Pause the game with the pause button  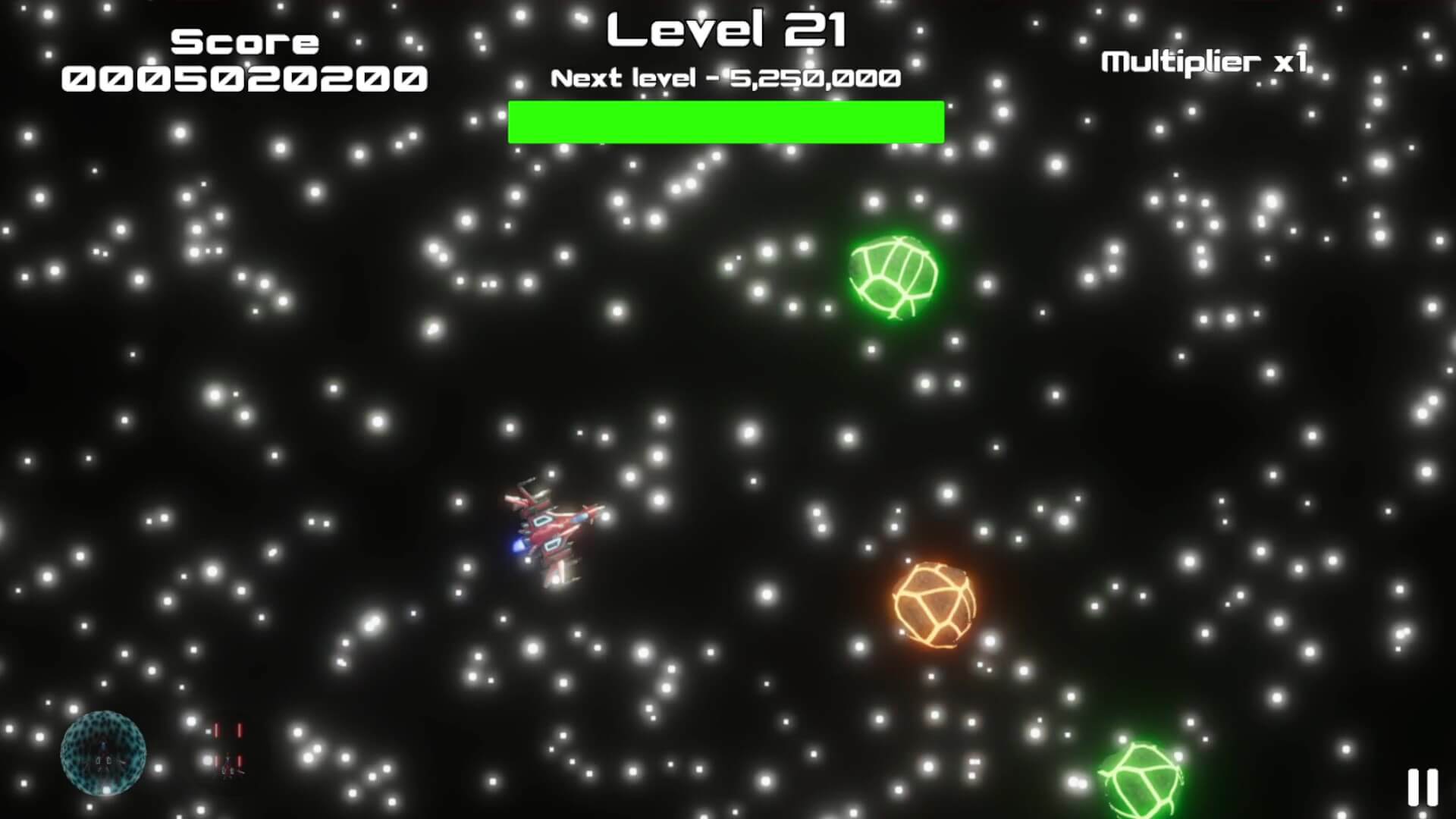1422,787
